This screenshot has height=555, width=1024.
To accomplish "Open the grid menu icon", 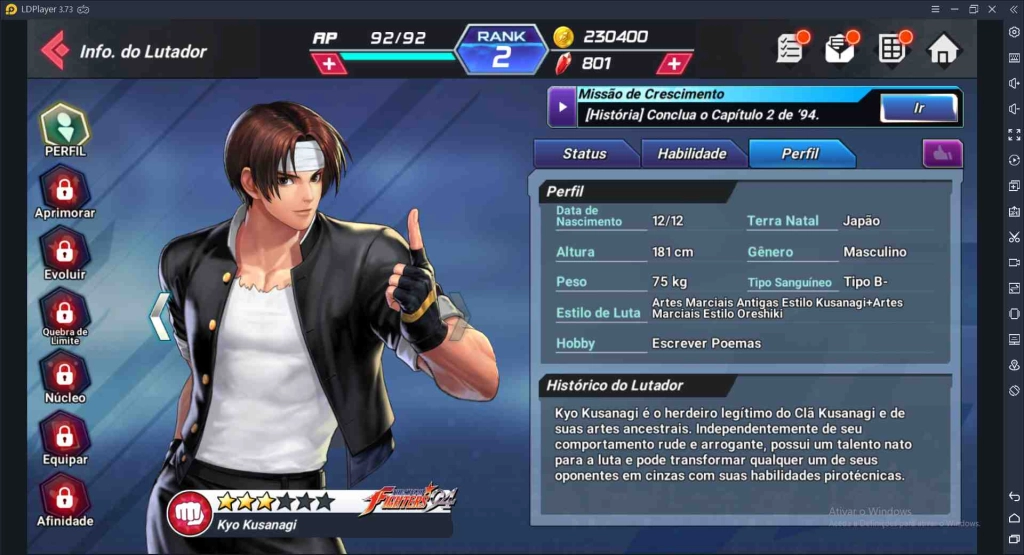I will (892, 48).
